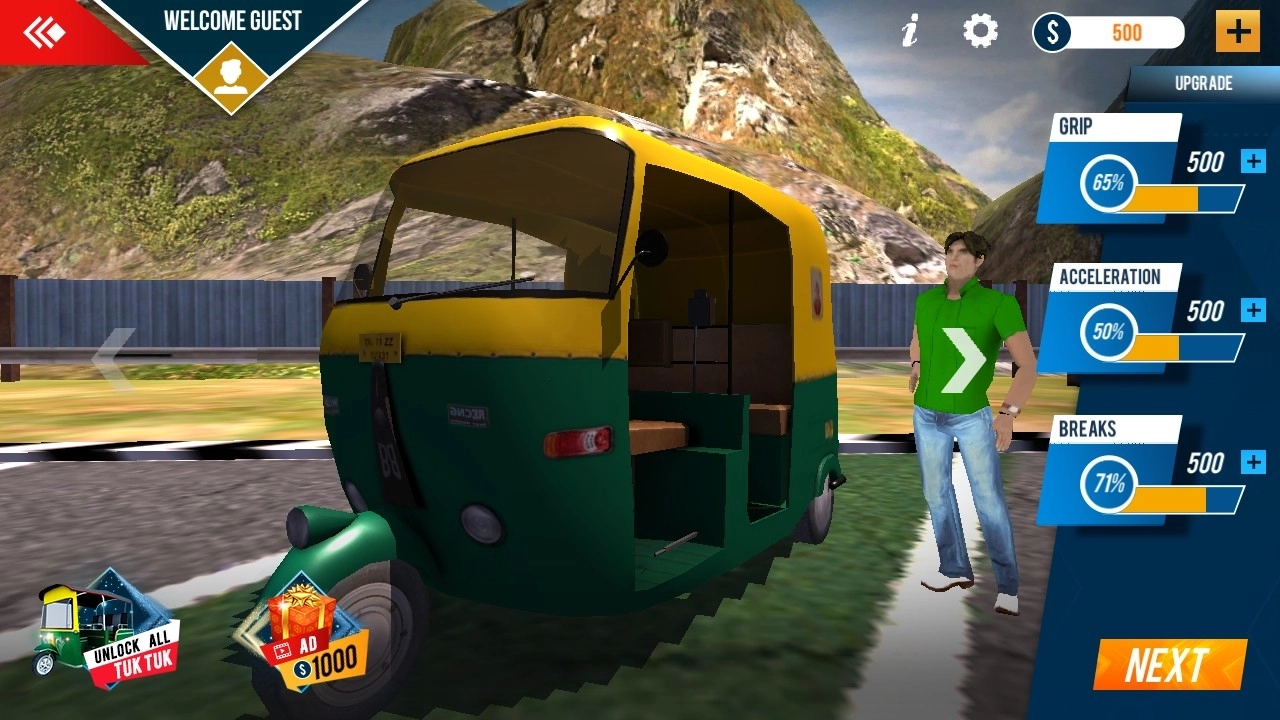Image resolution: width=1280 pixels, height=720 pixels.
Task: Select the previous tuk tuk arrow
Action: [114, 358]
